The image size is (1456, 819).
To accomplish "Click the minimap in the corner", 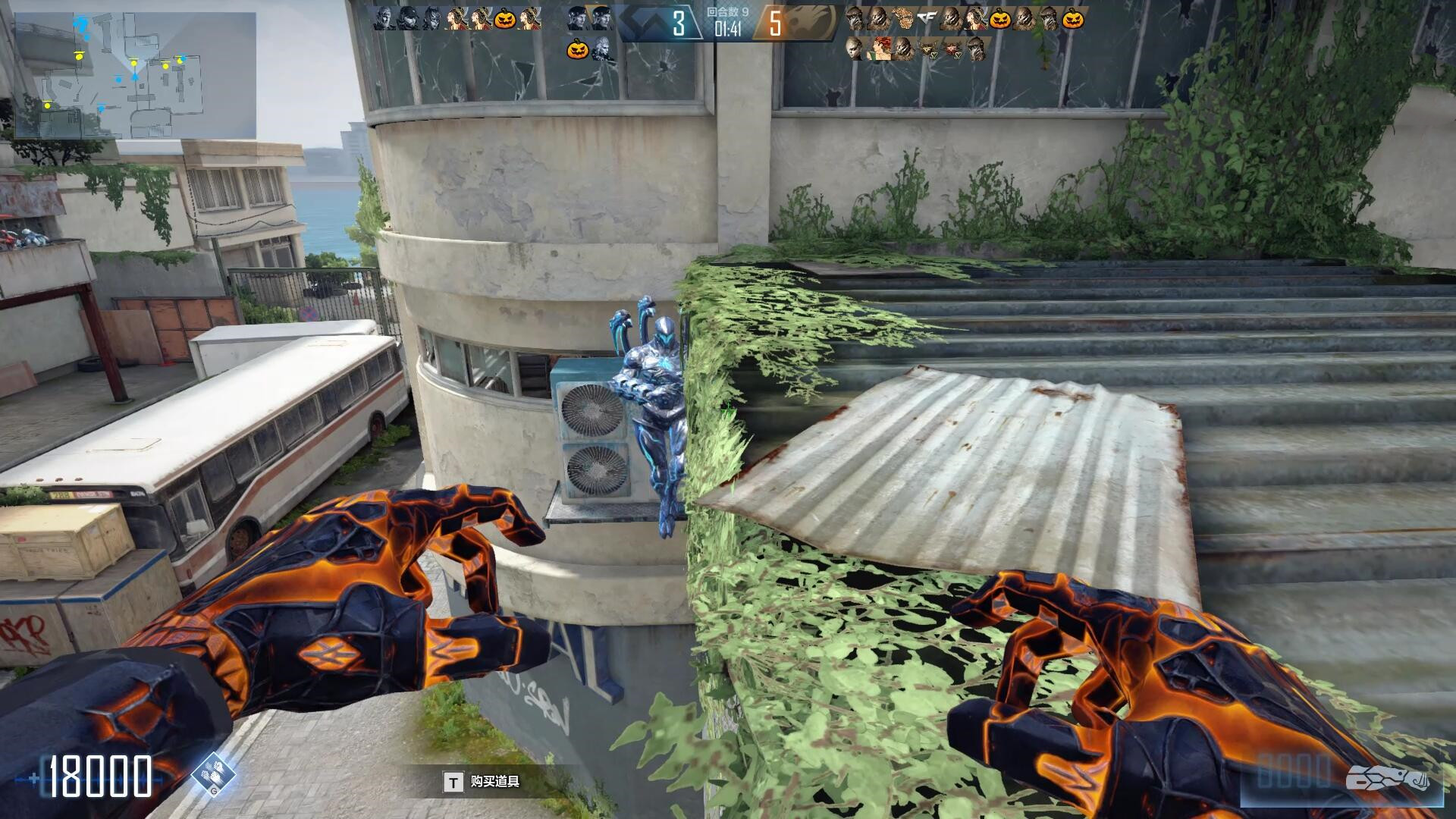I will [x=135, y=75].
